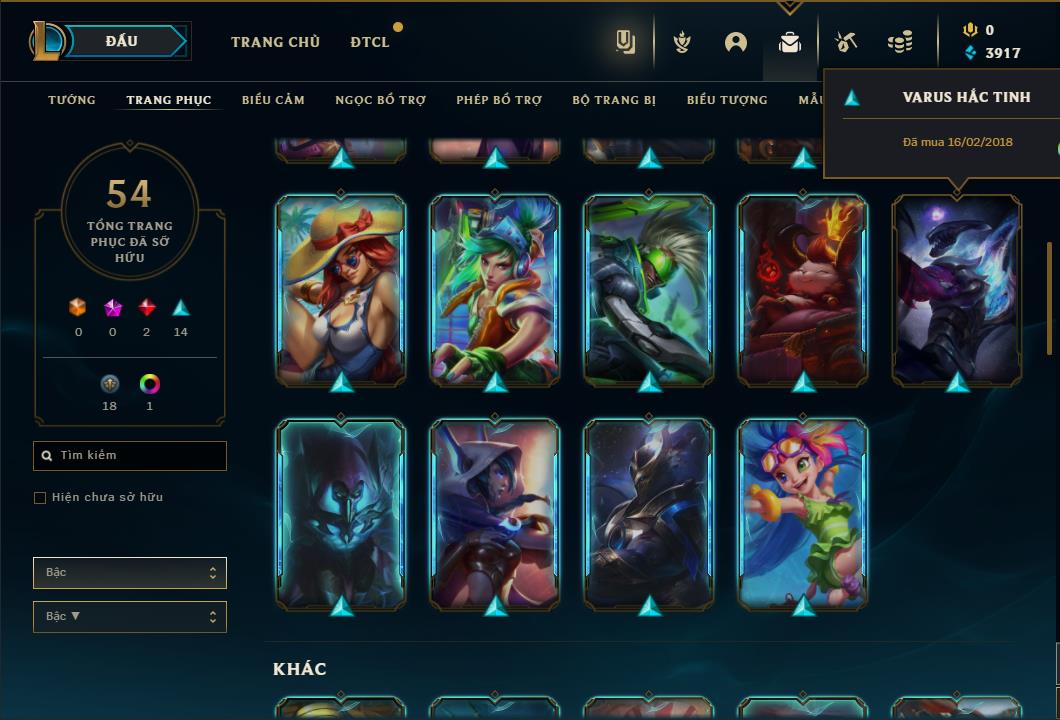
Task: Open the hammer crafting icon
Action: pos(846,42)
